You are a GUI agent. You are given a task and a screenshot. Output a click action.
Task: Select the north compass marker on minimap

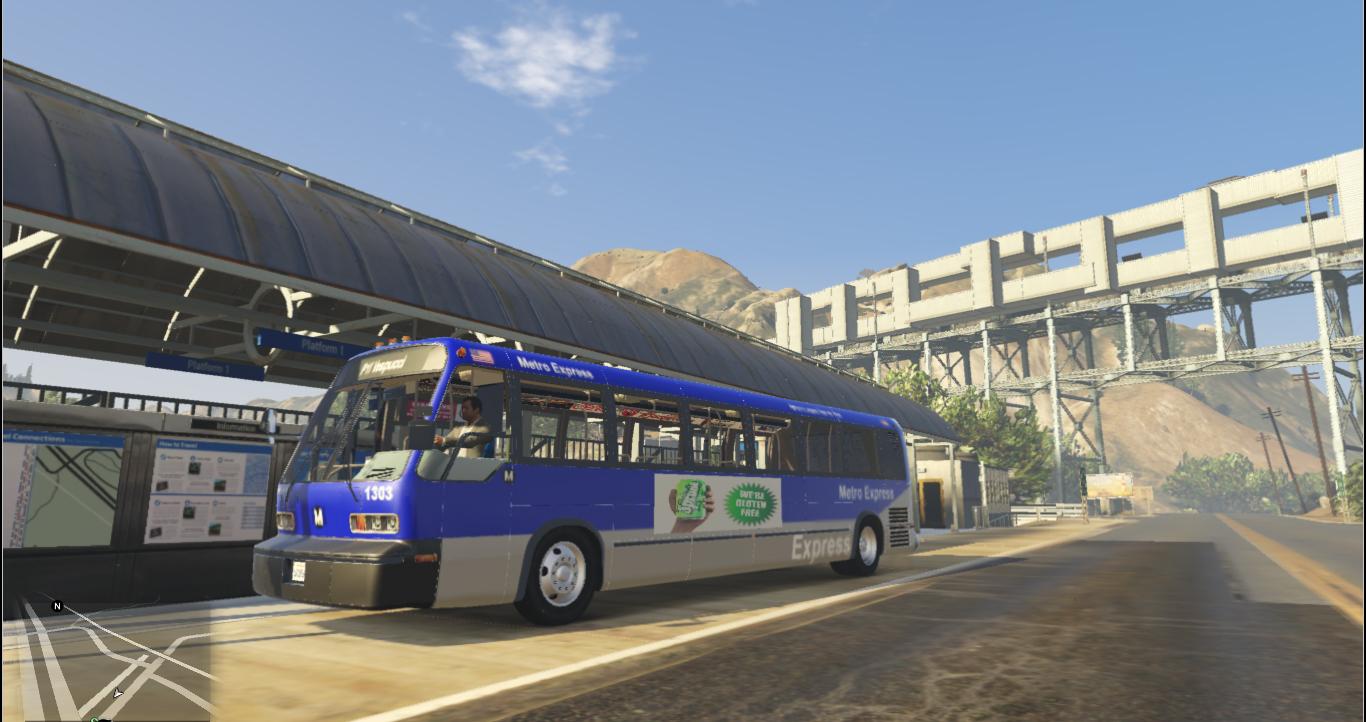coord(57,606)
